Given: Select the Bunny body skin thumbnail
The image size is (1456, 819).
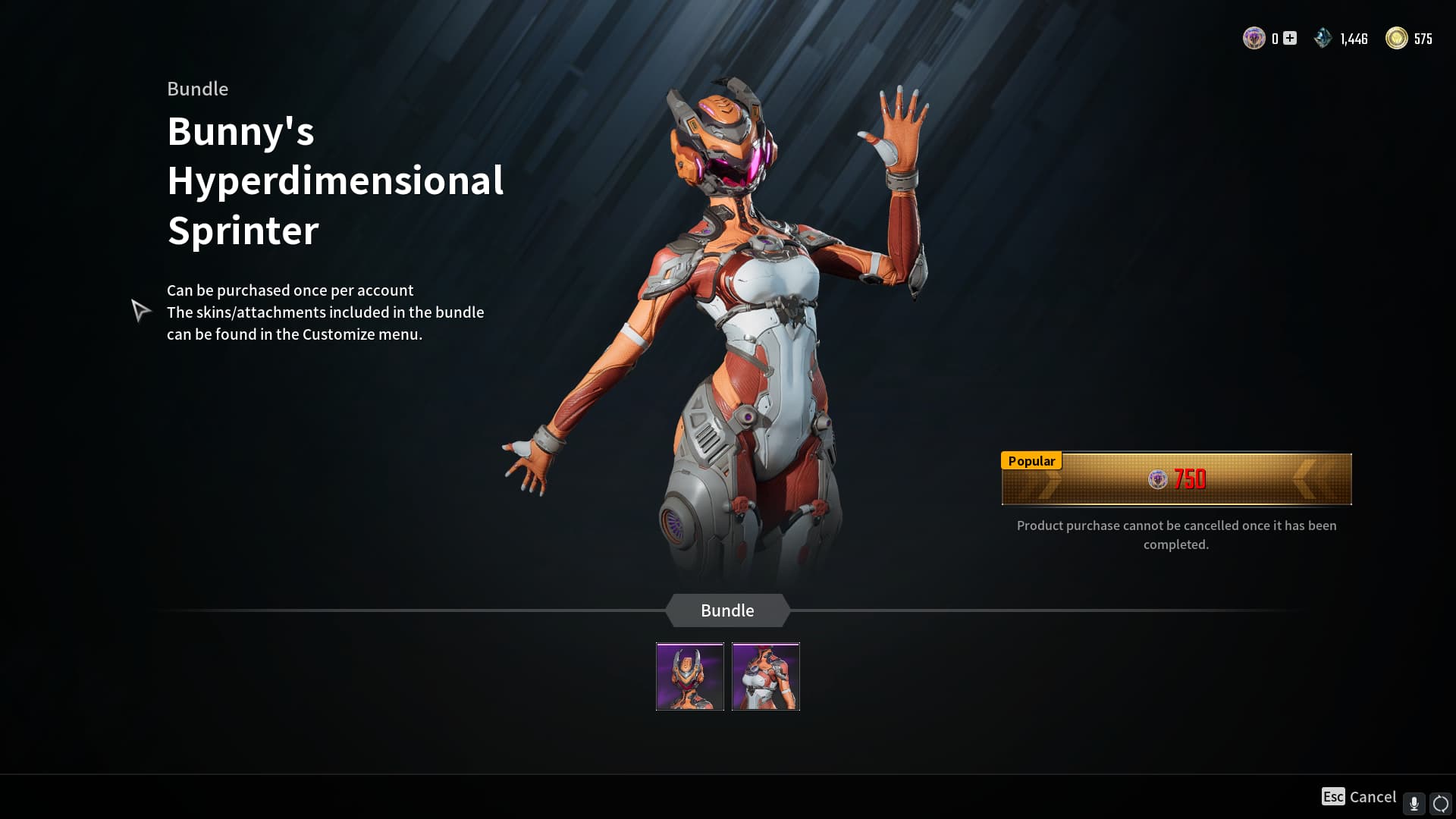Looking at the screenshot, I should click(765, 676).
